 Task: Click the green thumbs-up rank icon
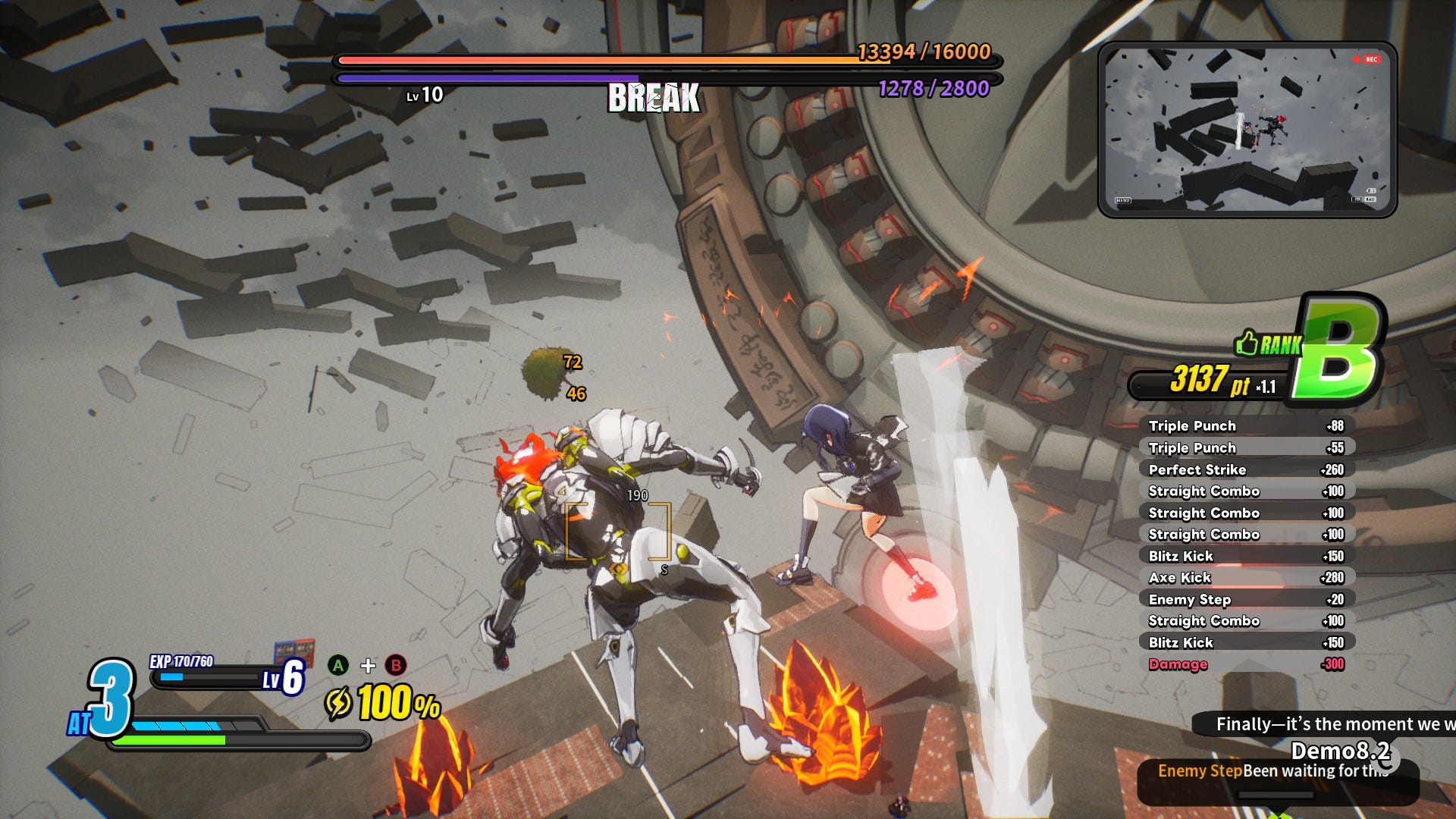point(1247,344)
